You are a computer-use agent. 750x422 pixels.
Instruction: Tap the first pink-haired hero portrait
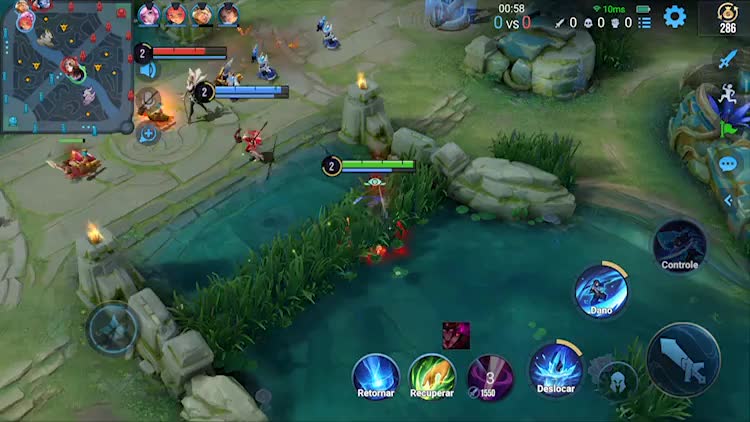click(148, 14)
